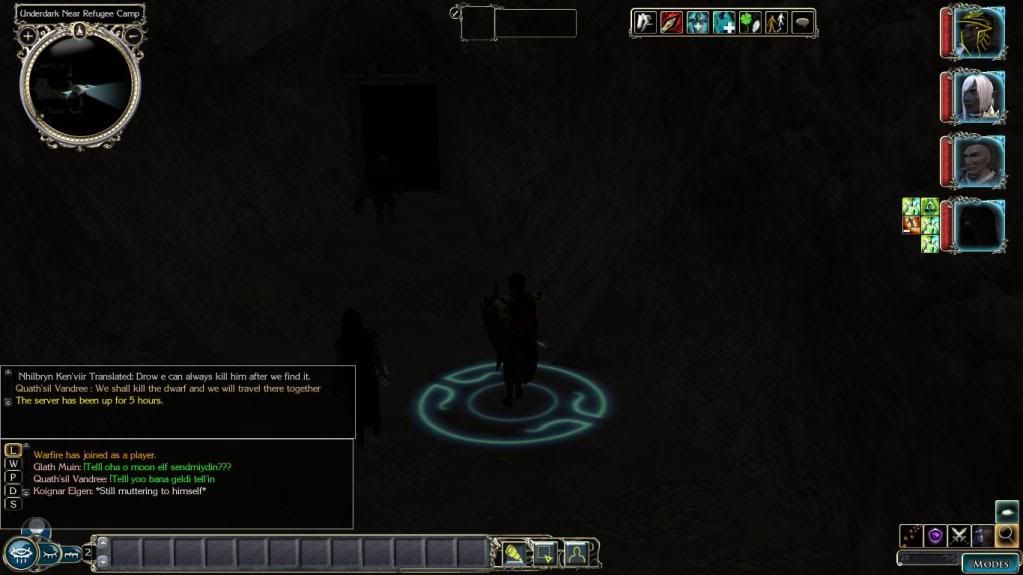
Task: Click the purple orb mode icon
Action: tap(935, 535)
